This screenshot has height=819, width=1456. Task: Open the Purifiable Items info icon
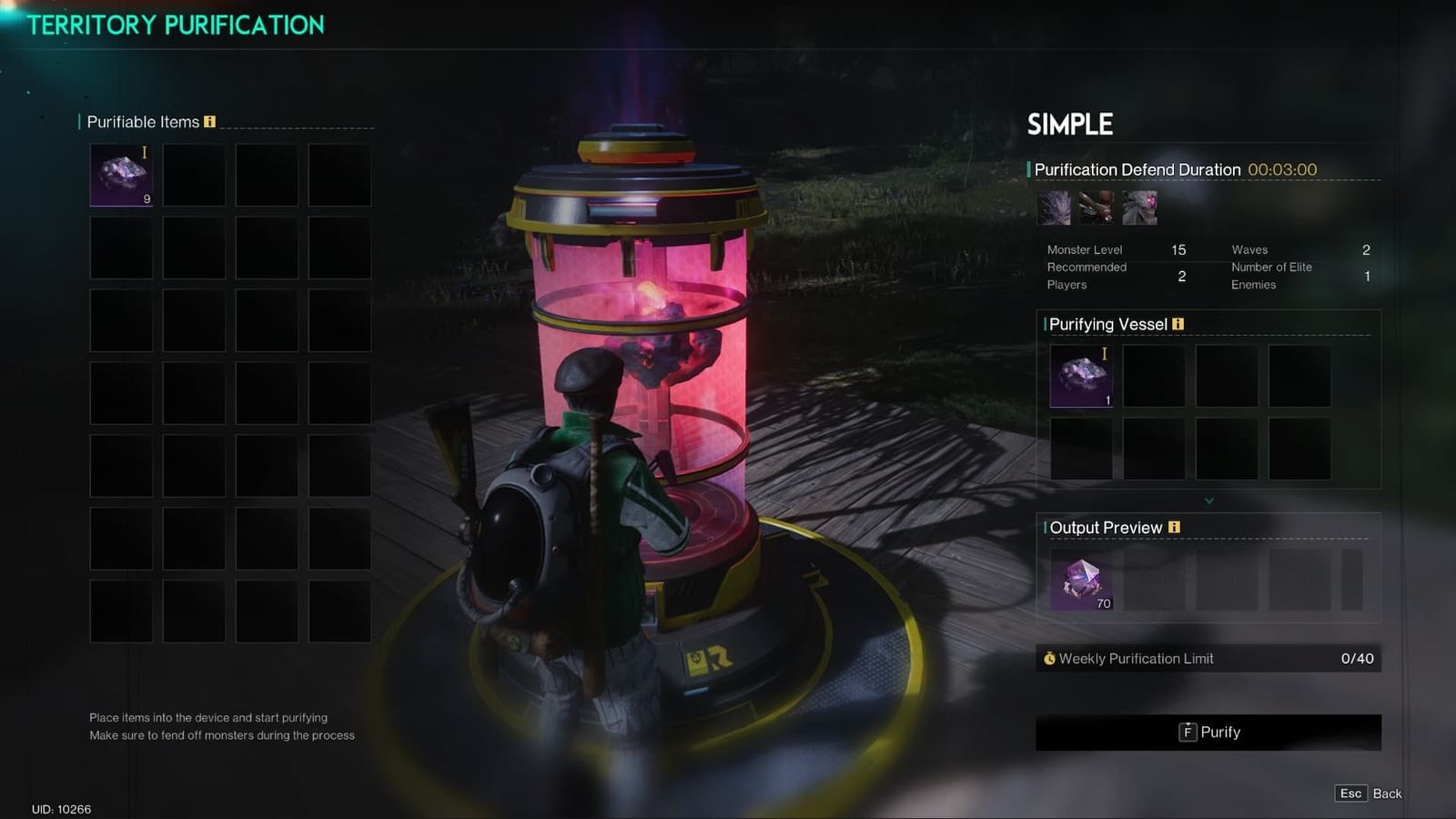click(x=210, y=122)
